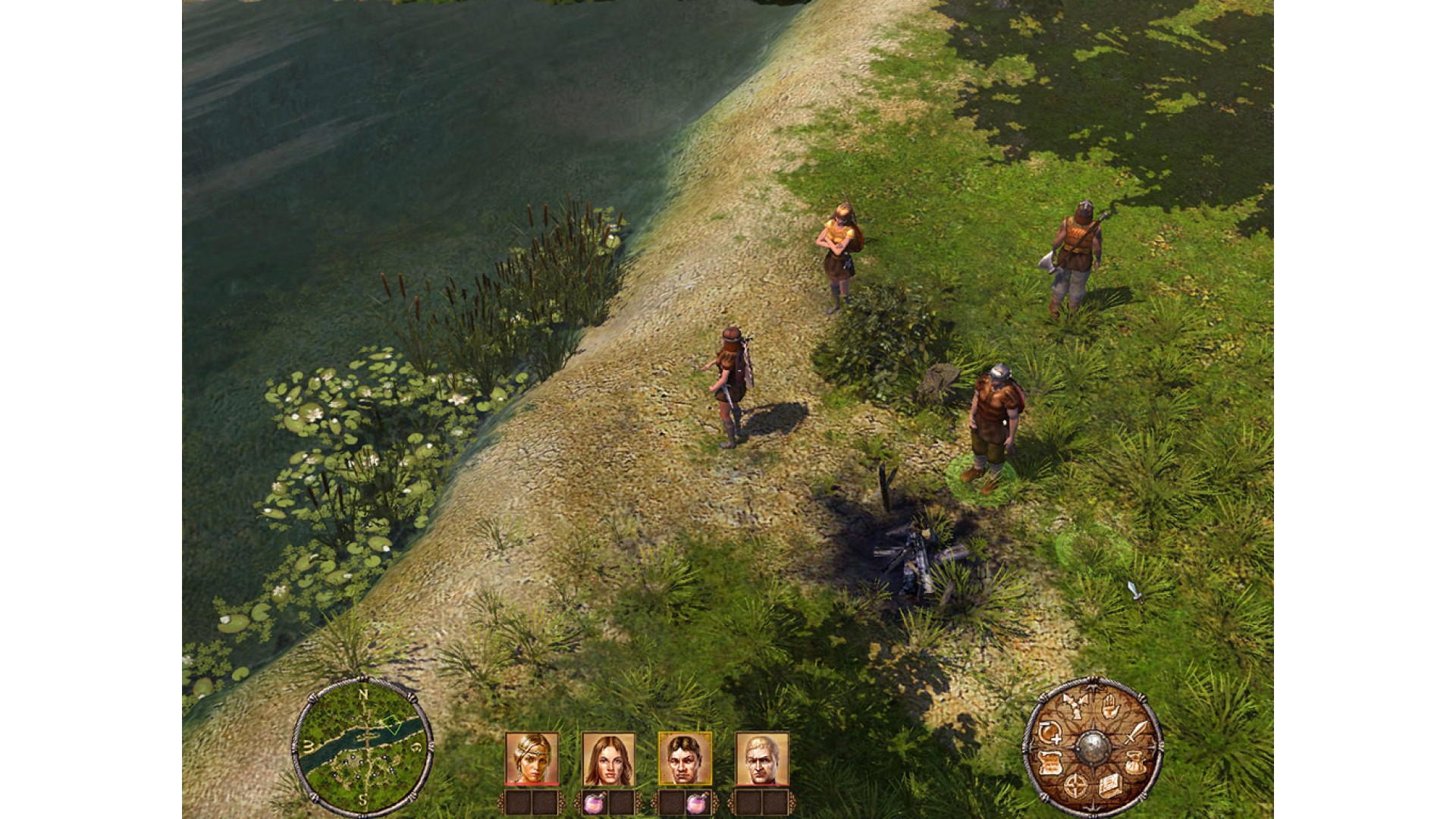This screenshot has height=819, width=1456.
Task: Open the book journal icon on shield
Action: (x=1109, y=787)
